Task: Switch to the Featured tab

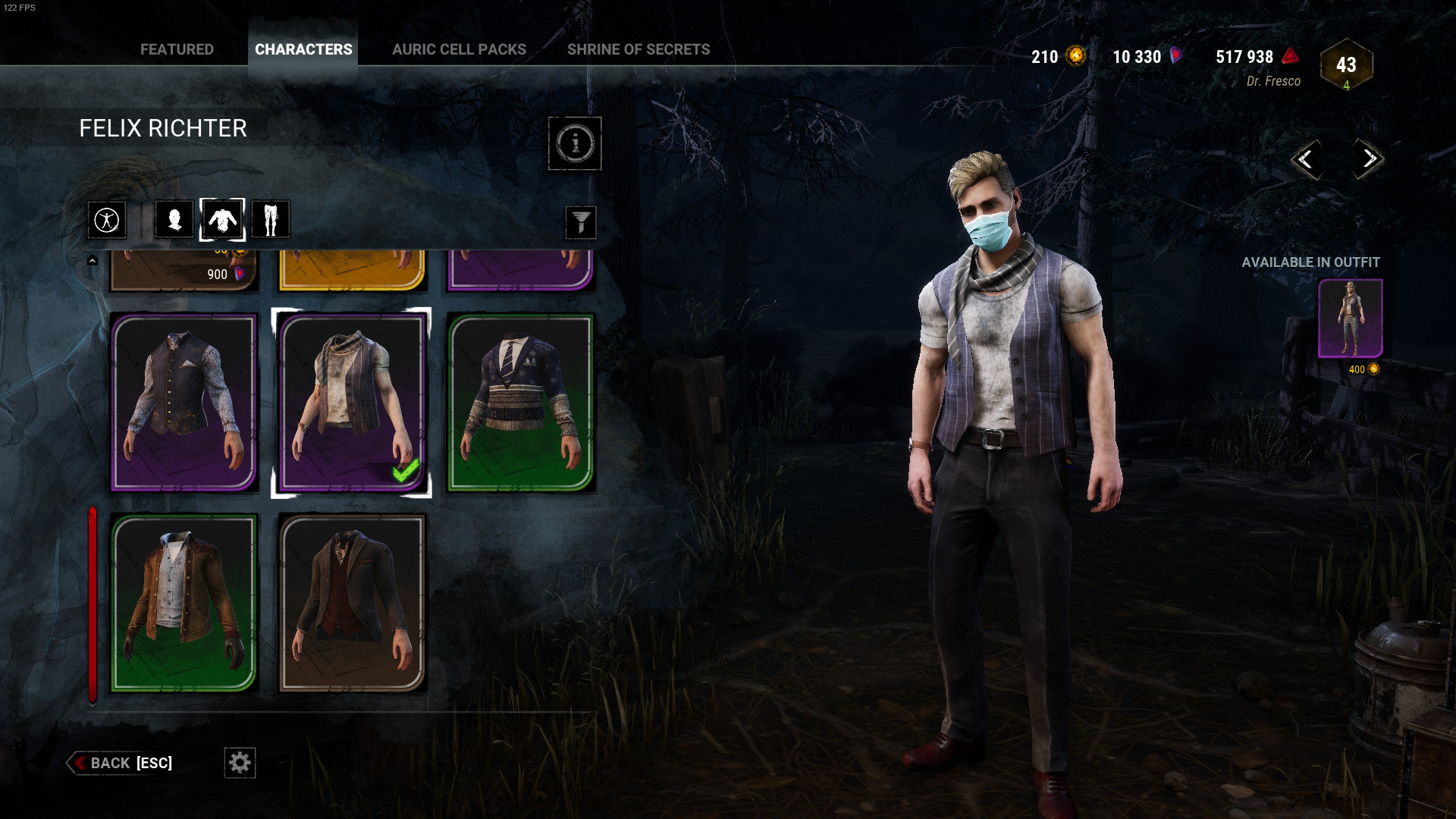Action: [x=177, y=49]
